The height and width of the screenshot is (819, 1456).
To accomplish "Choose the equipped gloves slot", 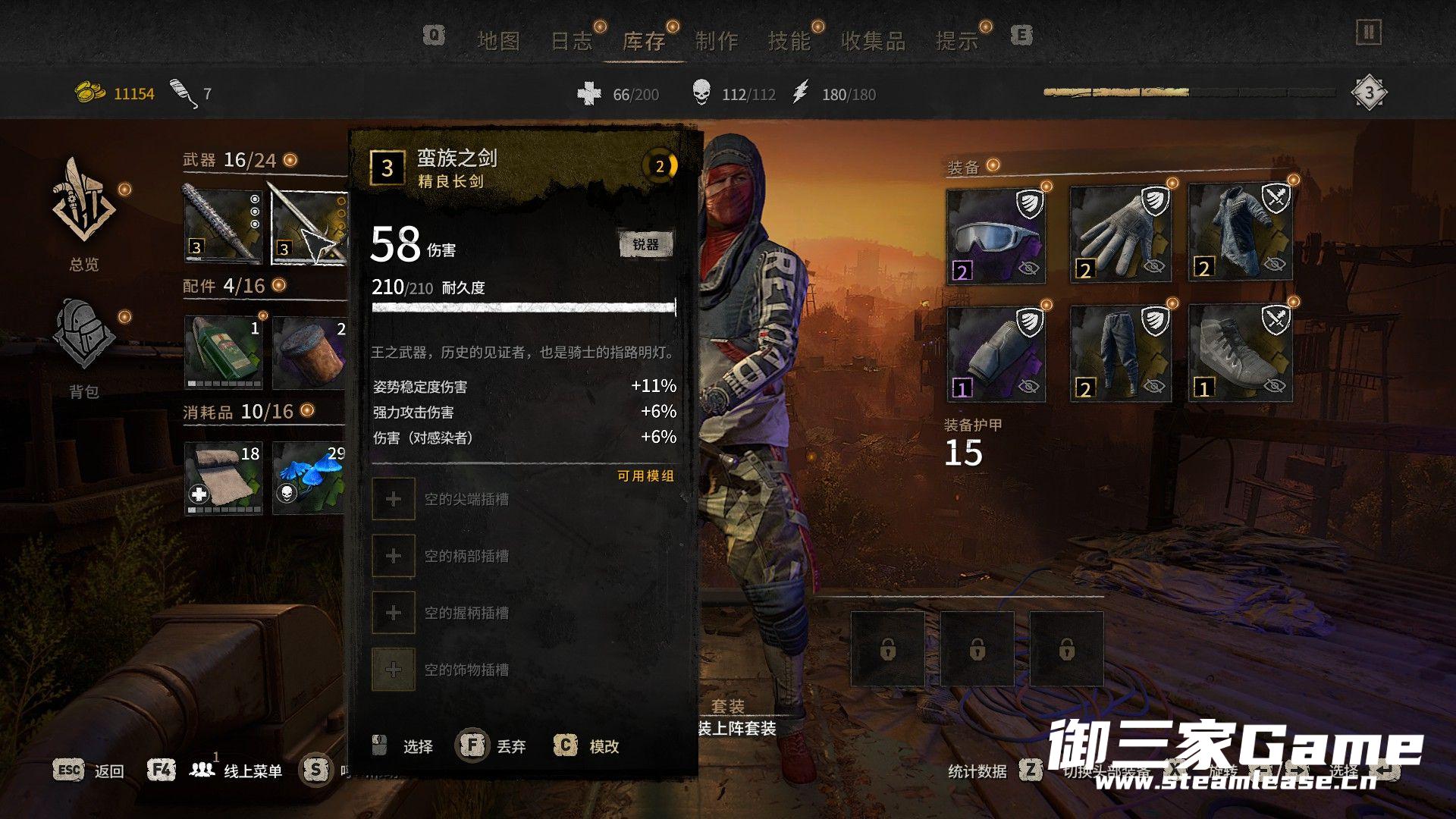I will [1119, 236].
